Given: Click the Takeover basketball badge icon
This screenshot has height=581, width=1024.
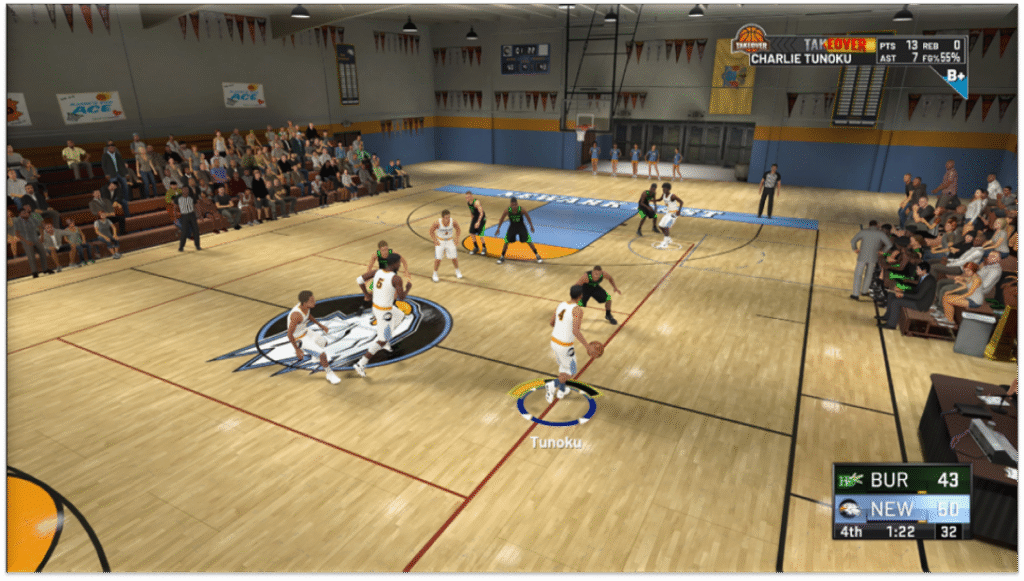Looking at the screenshot, I should tap(749, 40).
